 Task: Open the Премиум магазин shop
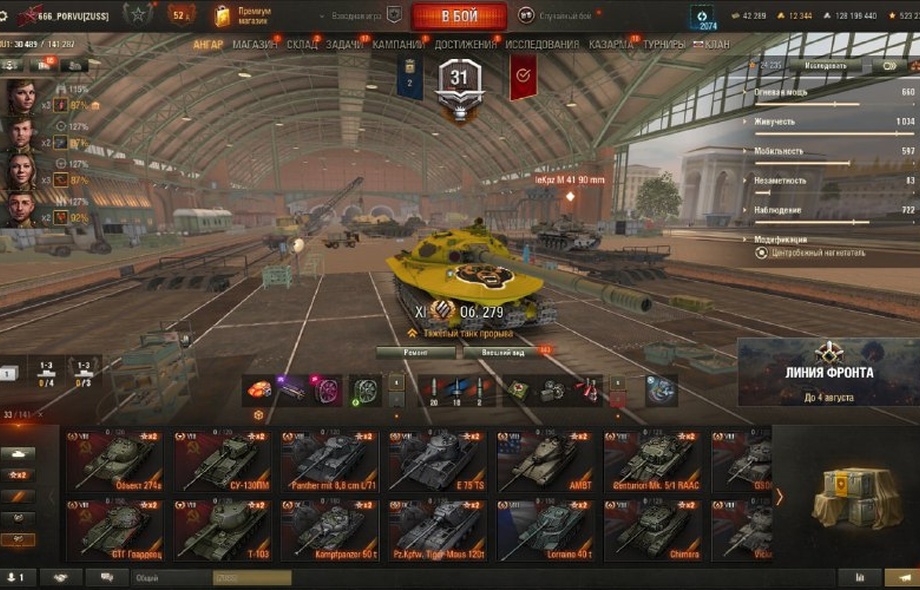[238, 15]
